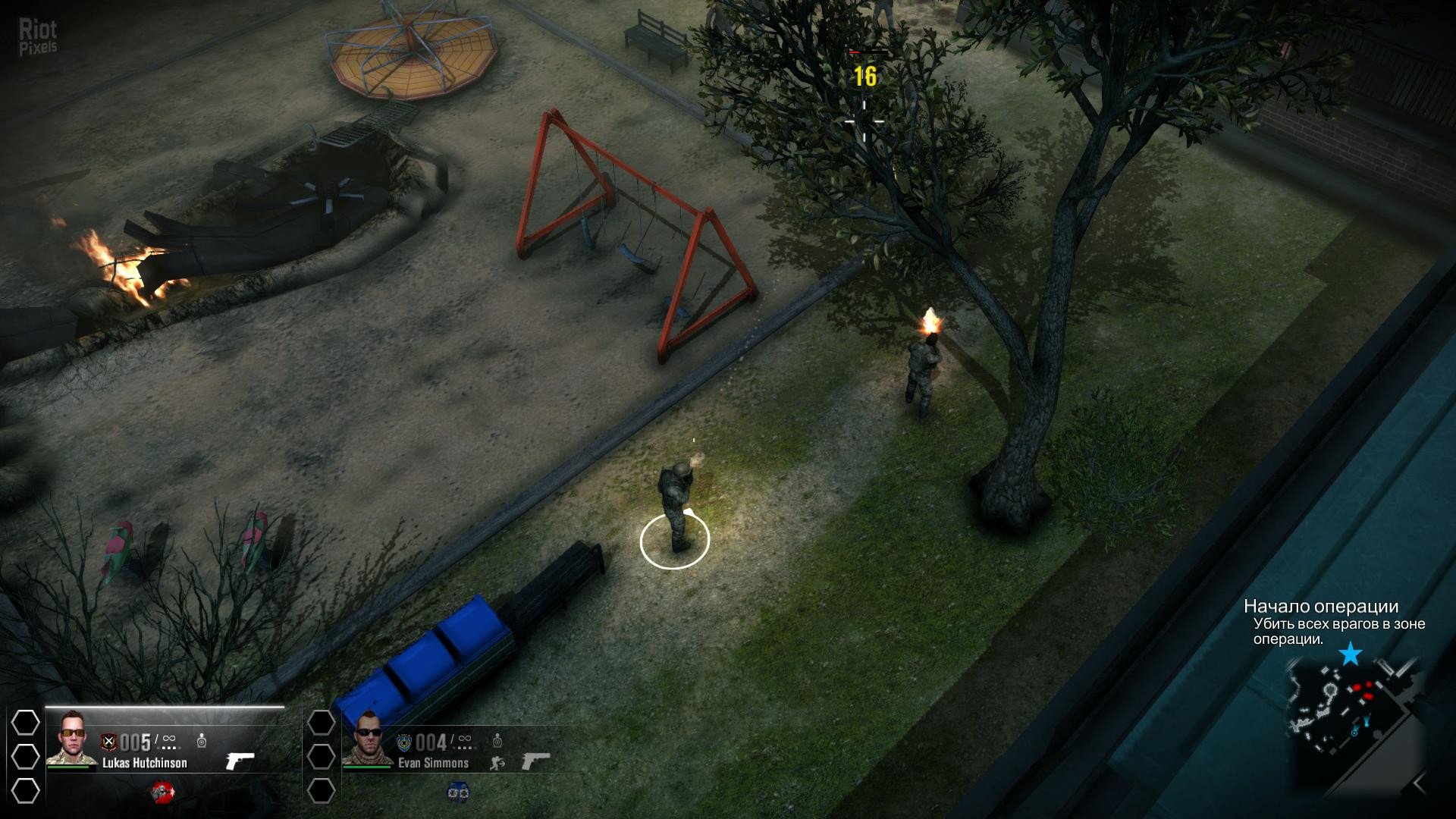Activate Lukas's red hexagon shooter ability

pyautogui.click(x=162, y=792)
